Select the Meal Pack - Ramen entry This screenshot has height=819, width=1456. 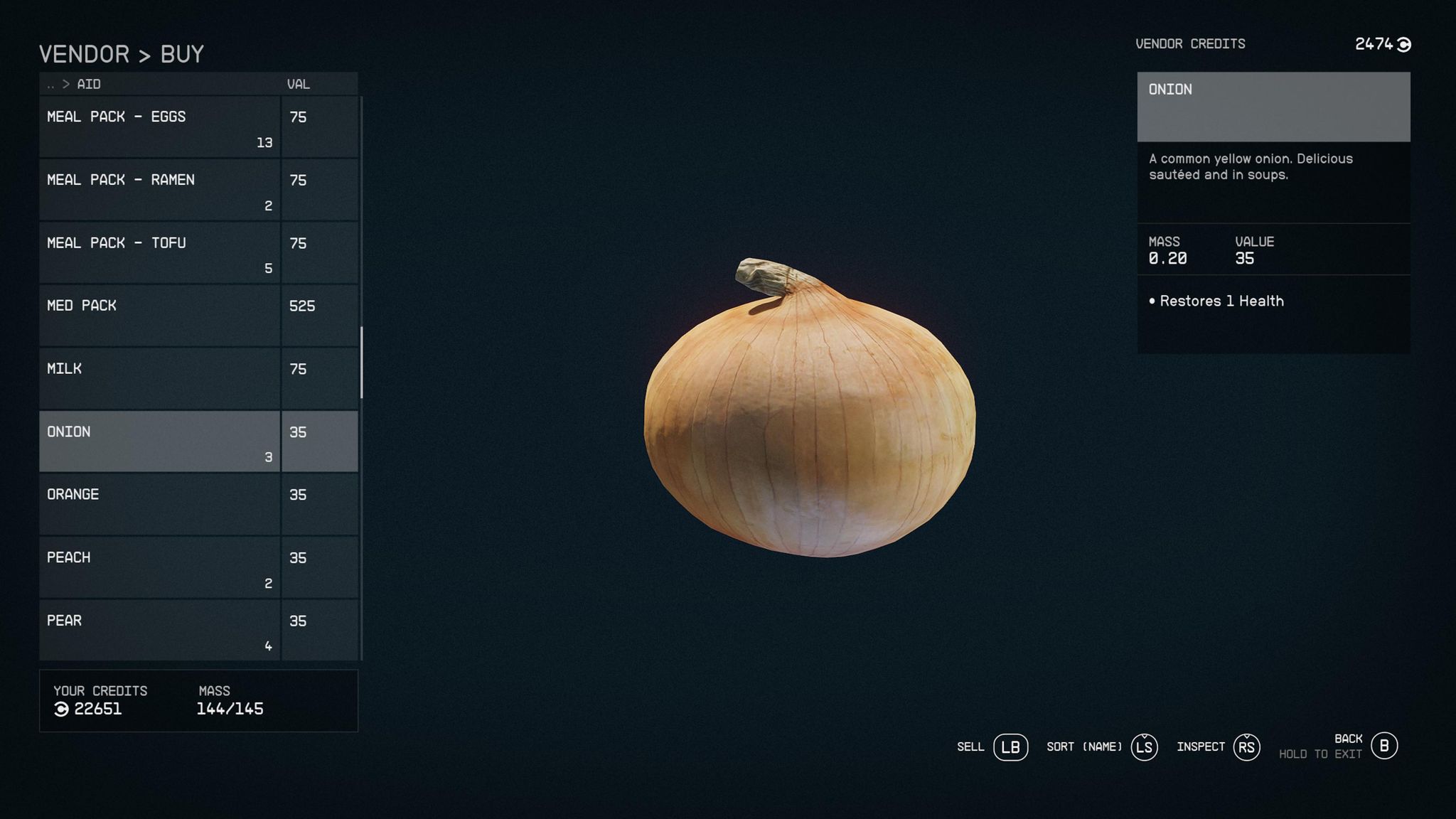tap(159, 188)
